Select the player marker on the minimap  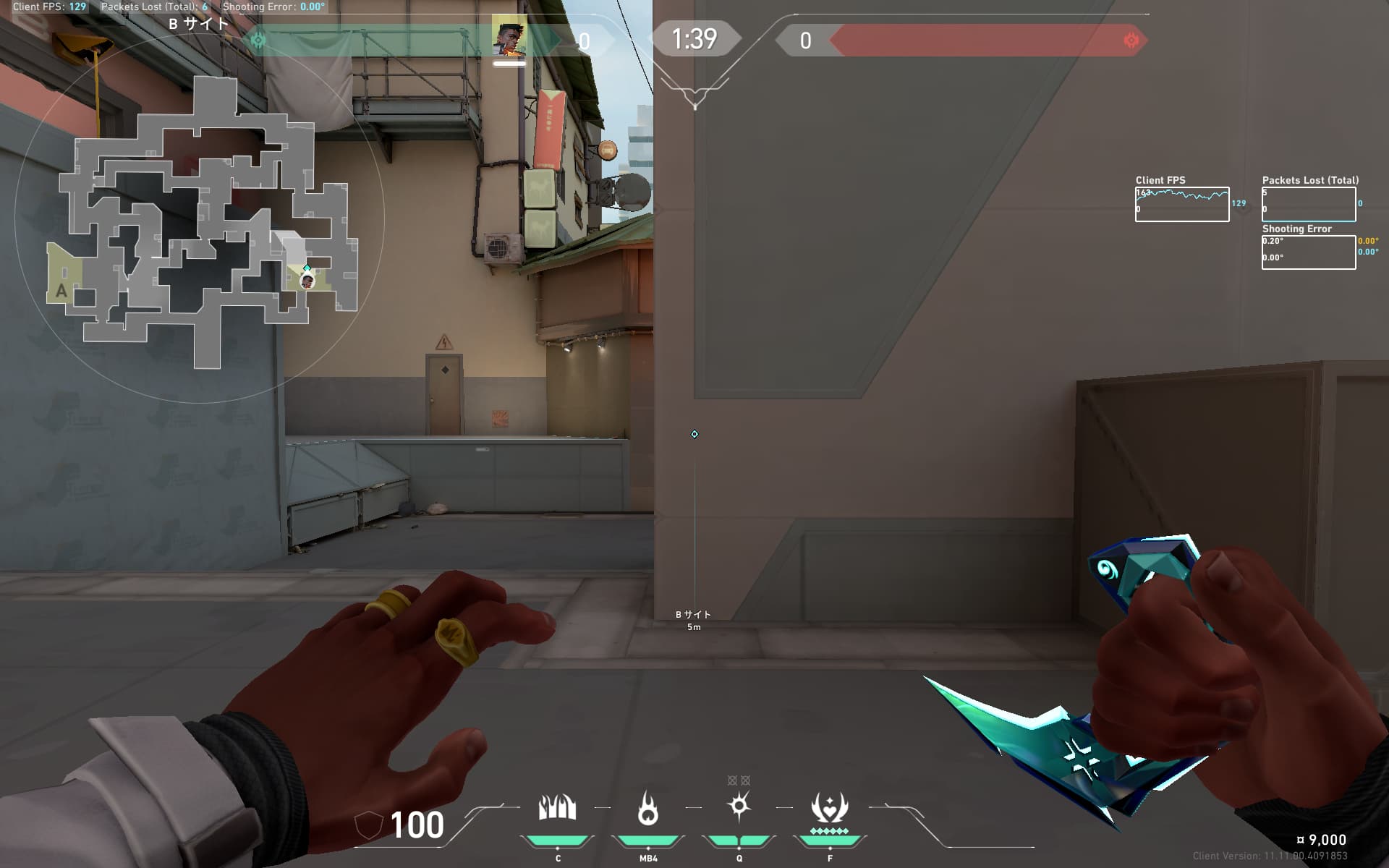point(307,281)
